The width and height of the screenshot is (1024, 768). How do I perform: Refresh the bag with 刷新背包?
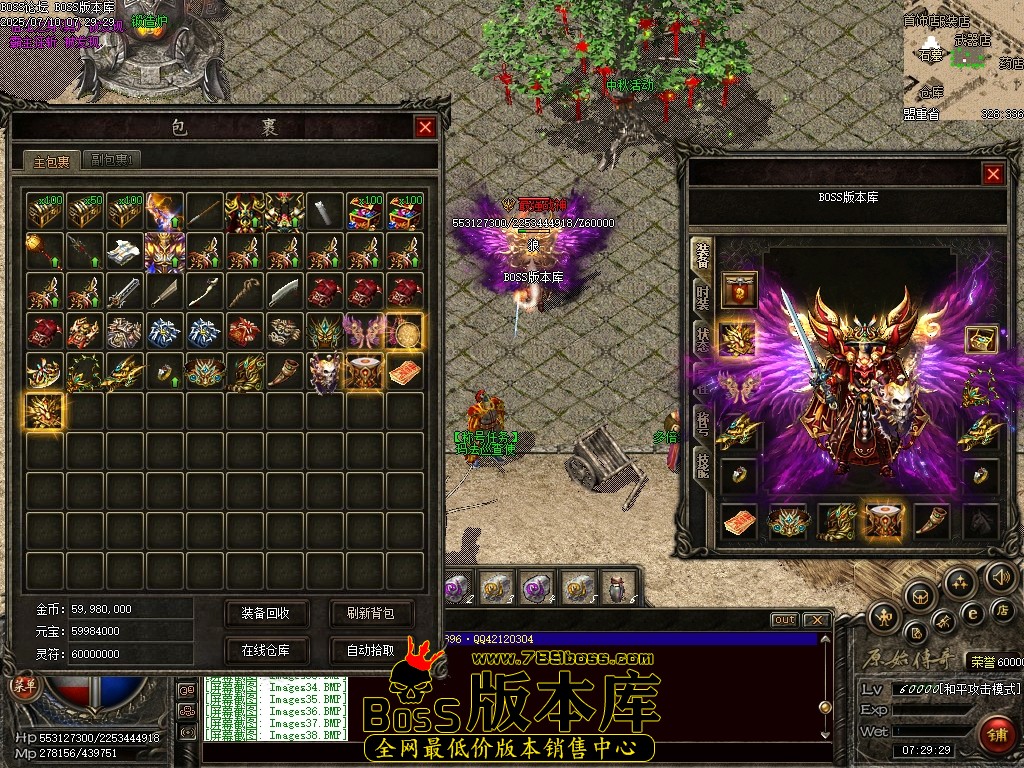point(370,613)
